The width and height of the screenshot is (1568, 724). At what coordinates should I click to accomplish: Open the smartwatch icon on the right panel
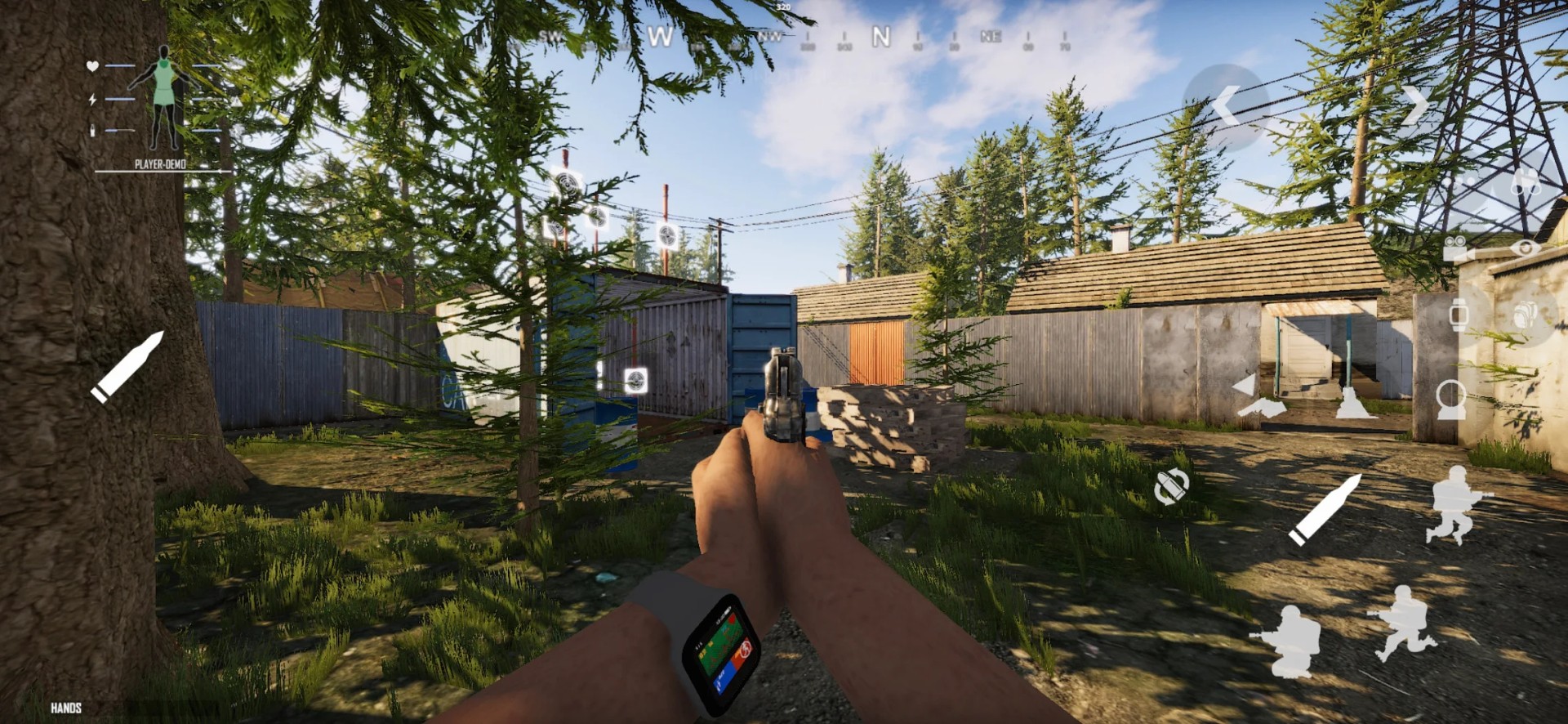tap(1459, 315)
